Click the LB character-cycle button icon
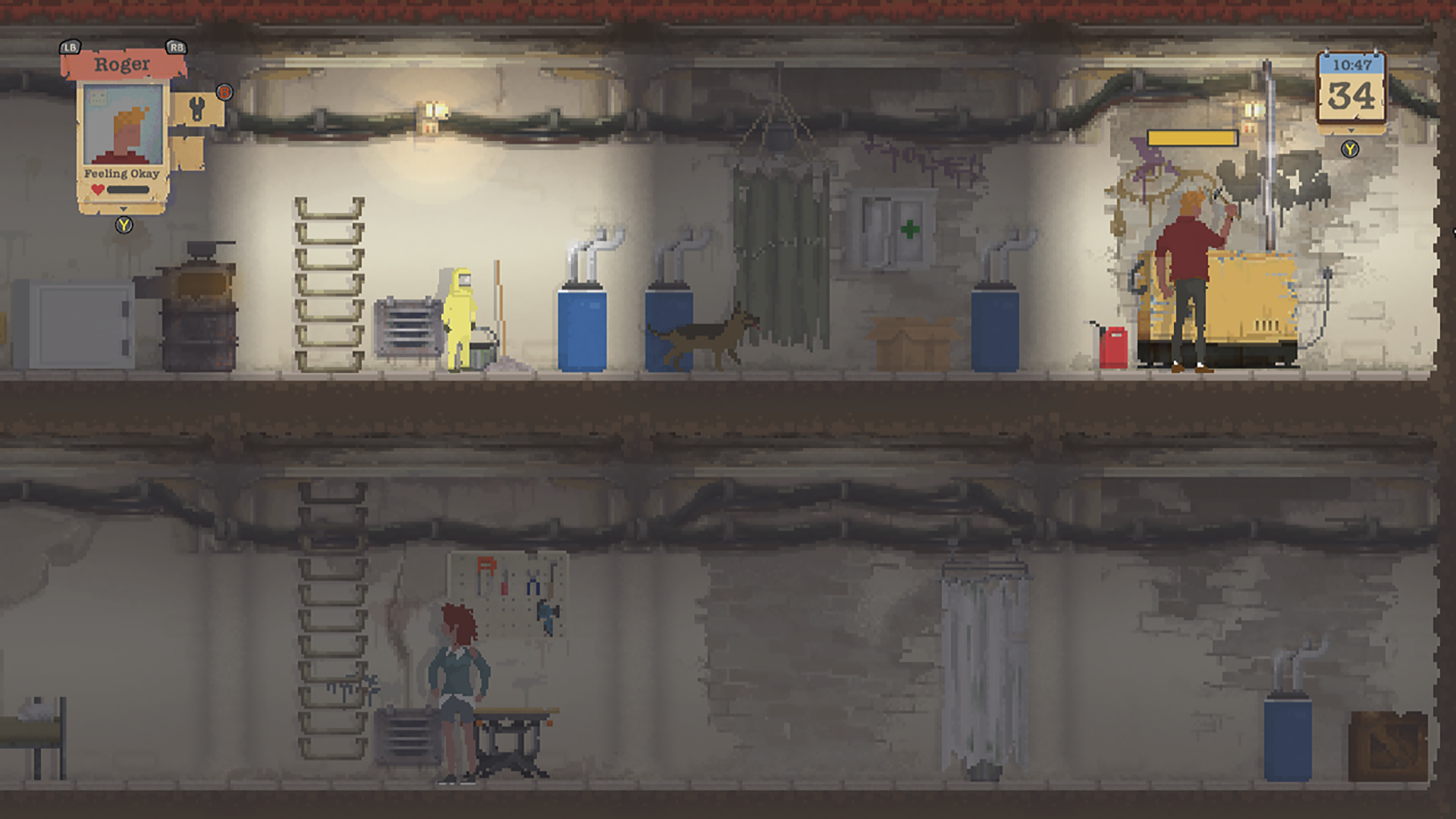This screenshot has height=819, width=1456. (x=69, y=45)
